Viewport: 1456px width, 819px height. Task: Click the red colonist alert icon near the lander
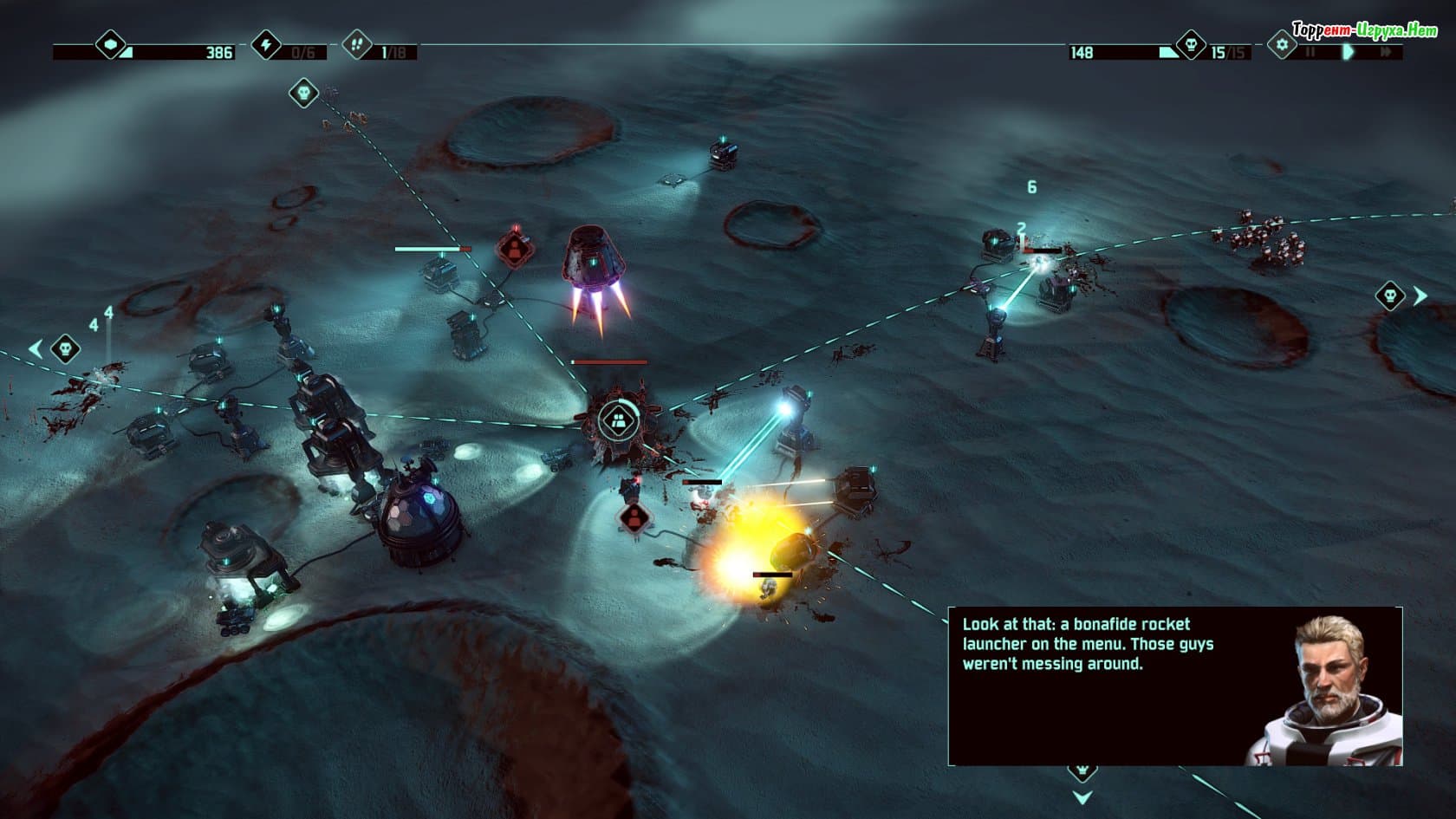tap(515, 249)
